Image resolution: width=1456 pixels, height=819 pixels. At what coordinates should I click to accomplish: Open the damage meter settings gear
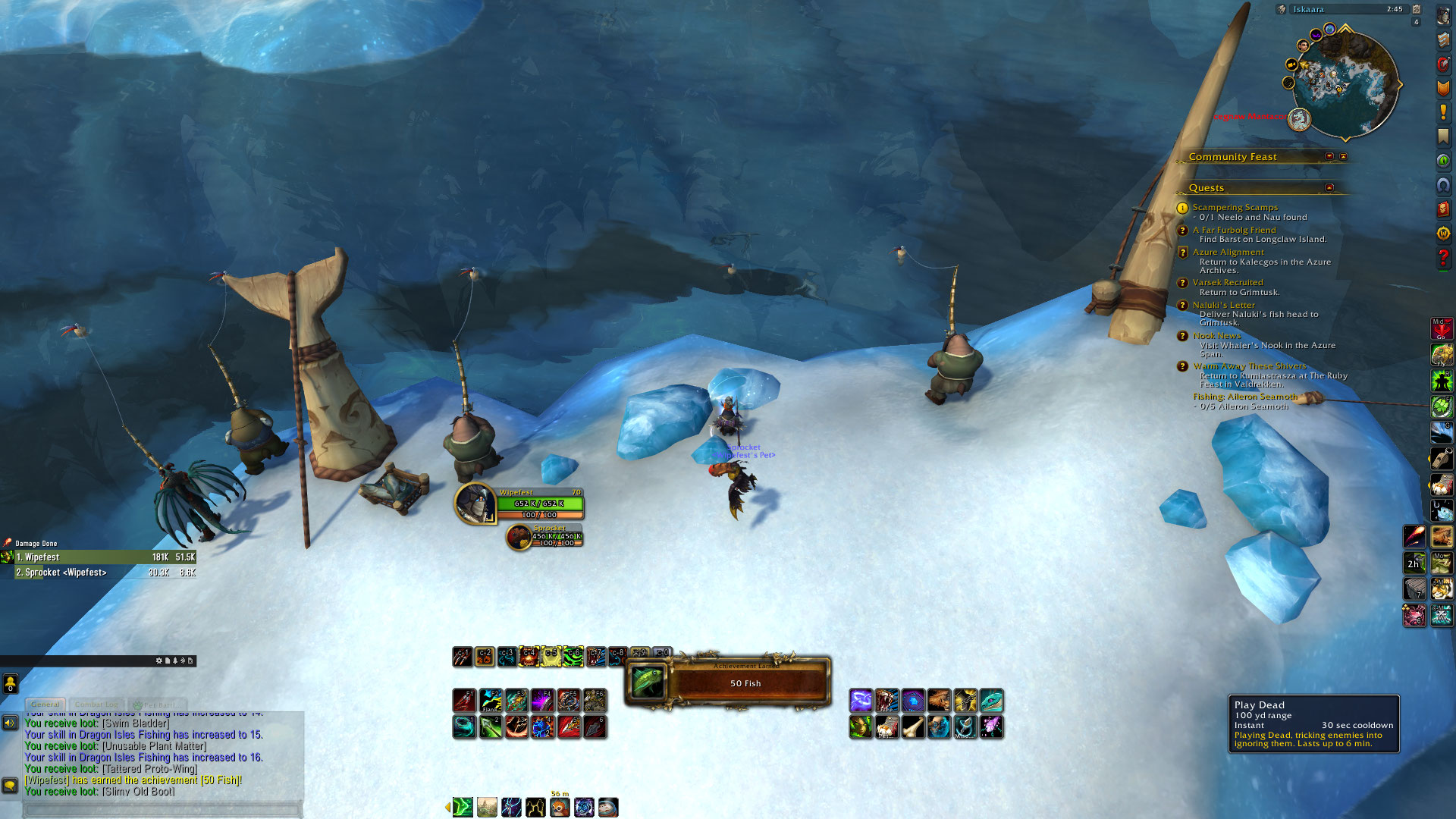(x=159, y=661)
